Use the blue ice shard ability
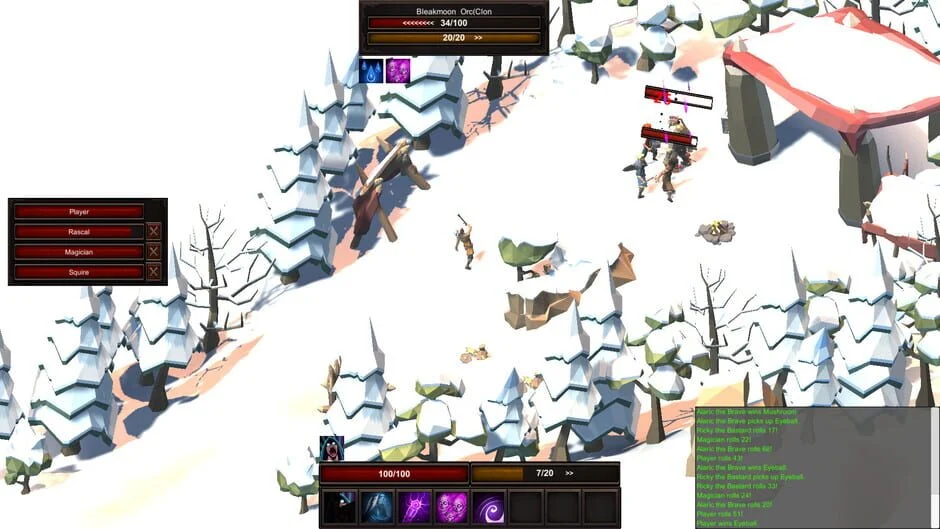 point(377,507)
